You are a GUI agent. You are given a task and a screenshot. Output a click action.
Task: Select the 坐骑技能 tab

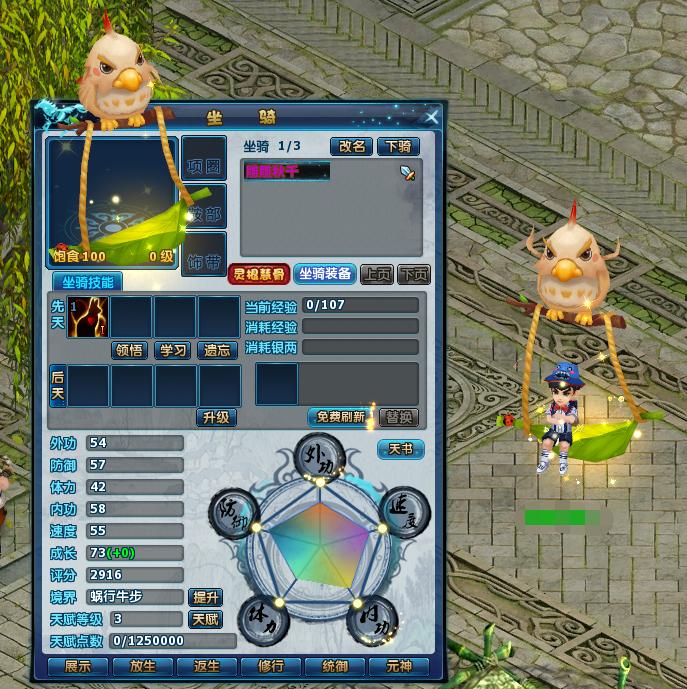coord(87,283)
